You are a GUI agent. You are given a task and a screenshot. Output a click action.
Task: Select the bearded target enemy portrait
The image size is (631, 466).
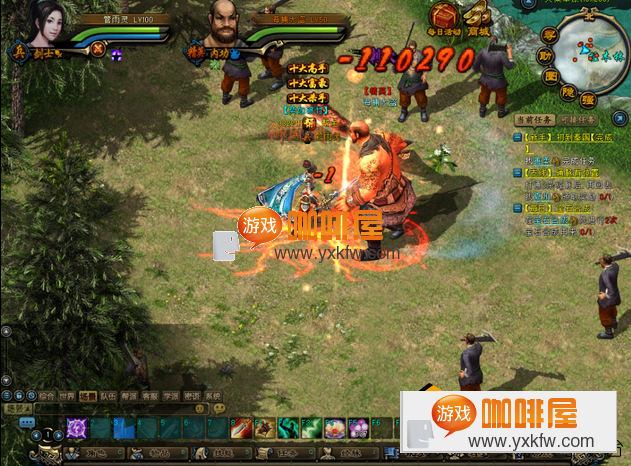coord(226,22)
